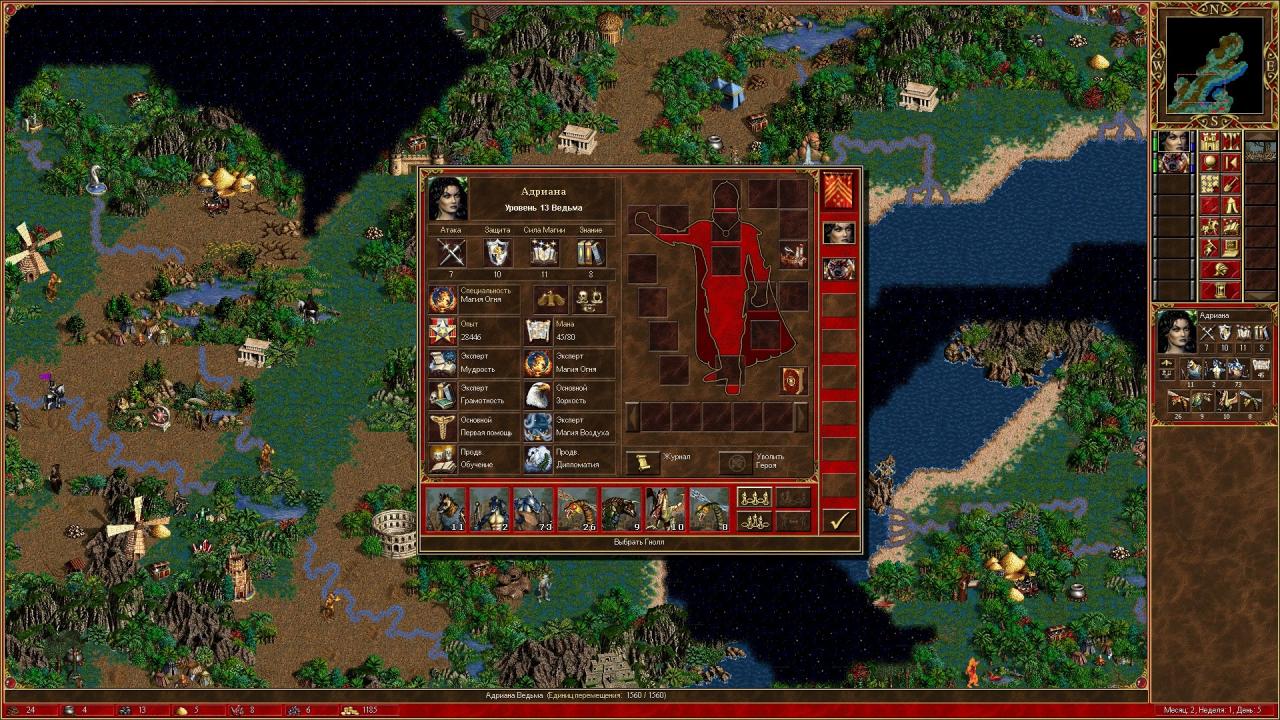Click the mana scroll icon
Viewport: 1280px width, 720px height.
[537, 330]
